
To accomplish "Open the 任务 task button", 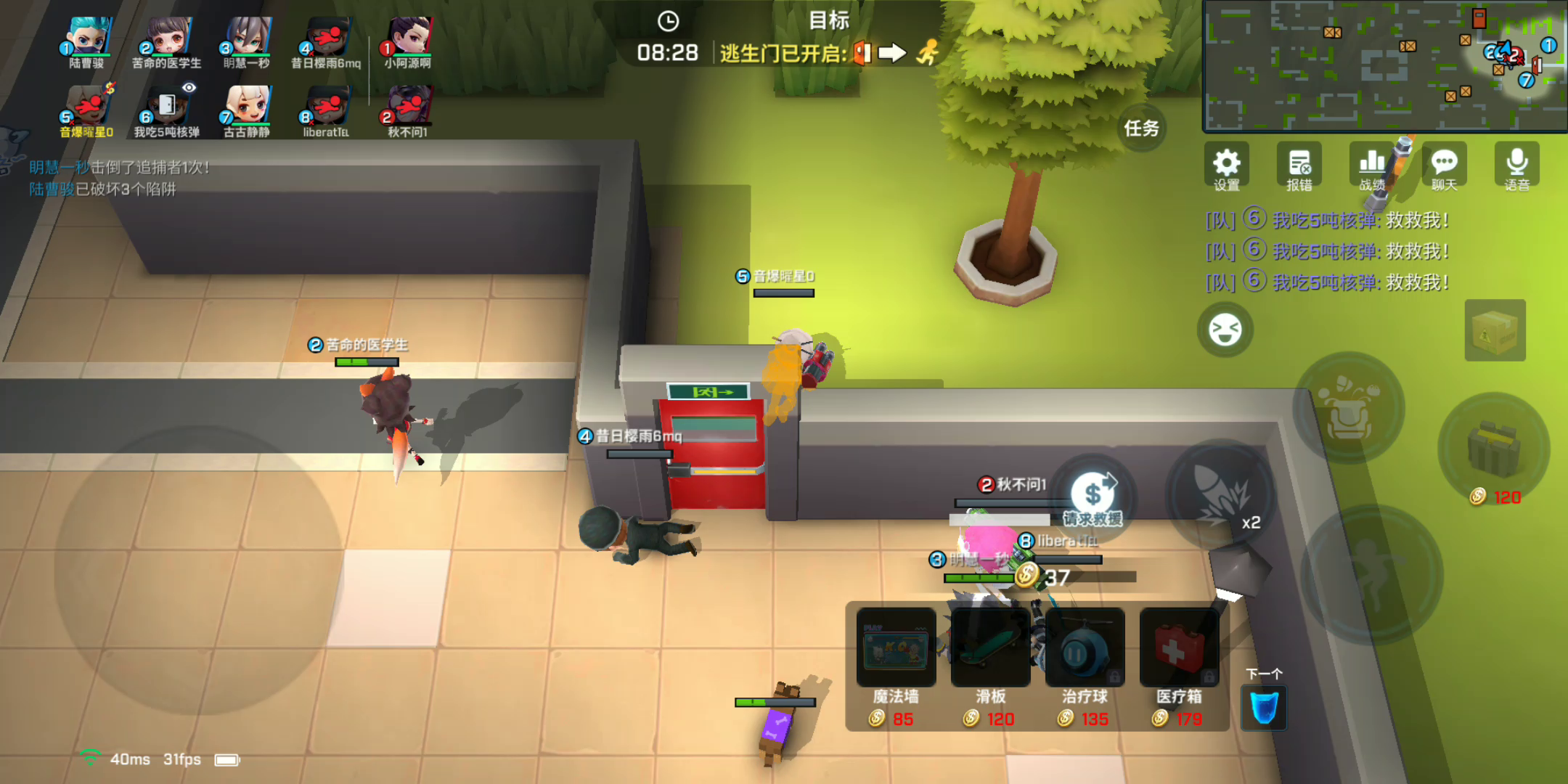I will pyautogui.click(x=1141, y=128).
